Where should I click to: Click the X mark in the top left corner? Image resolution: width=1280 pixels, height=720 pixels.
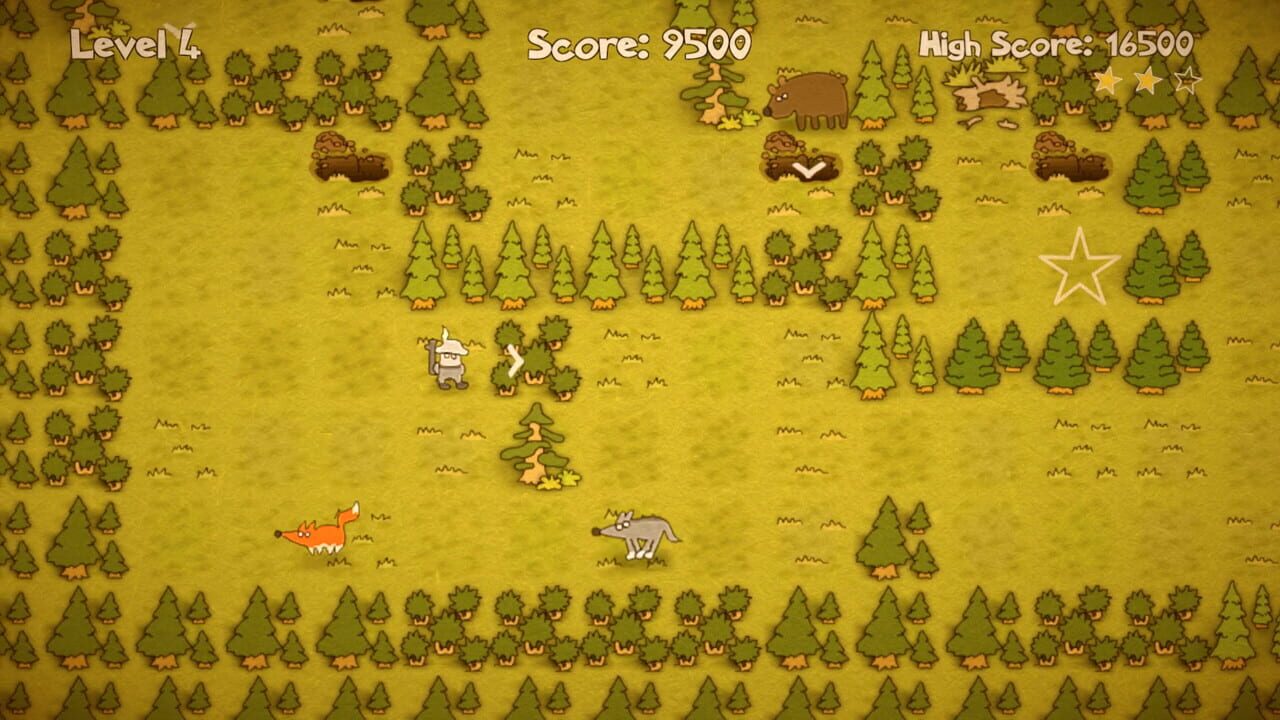coord(178,26)
